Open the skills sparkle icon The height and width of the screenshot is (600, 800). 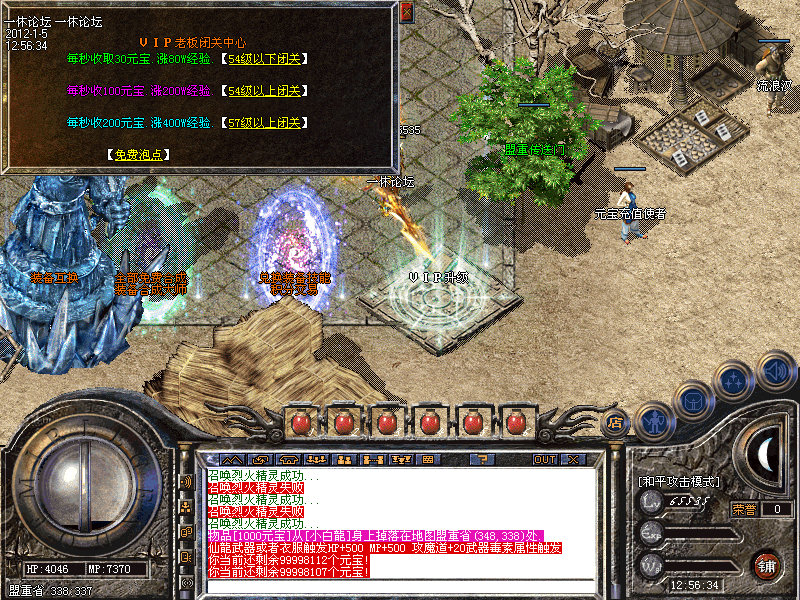tap(735, 381)
